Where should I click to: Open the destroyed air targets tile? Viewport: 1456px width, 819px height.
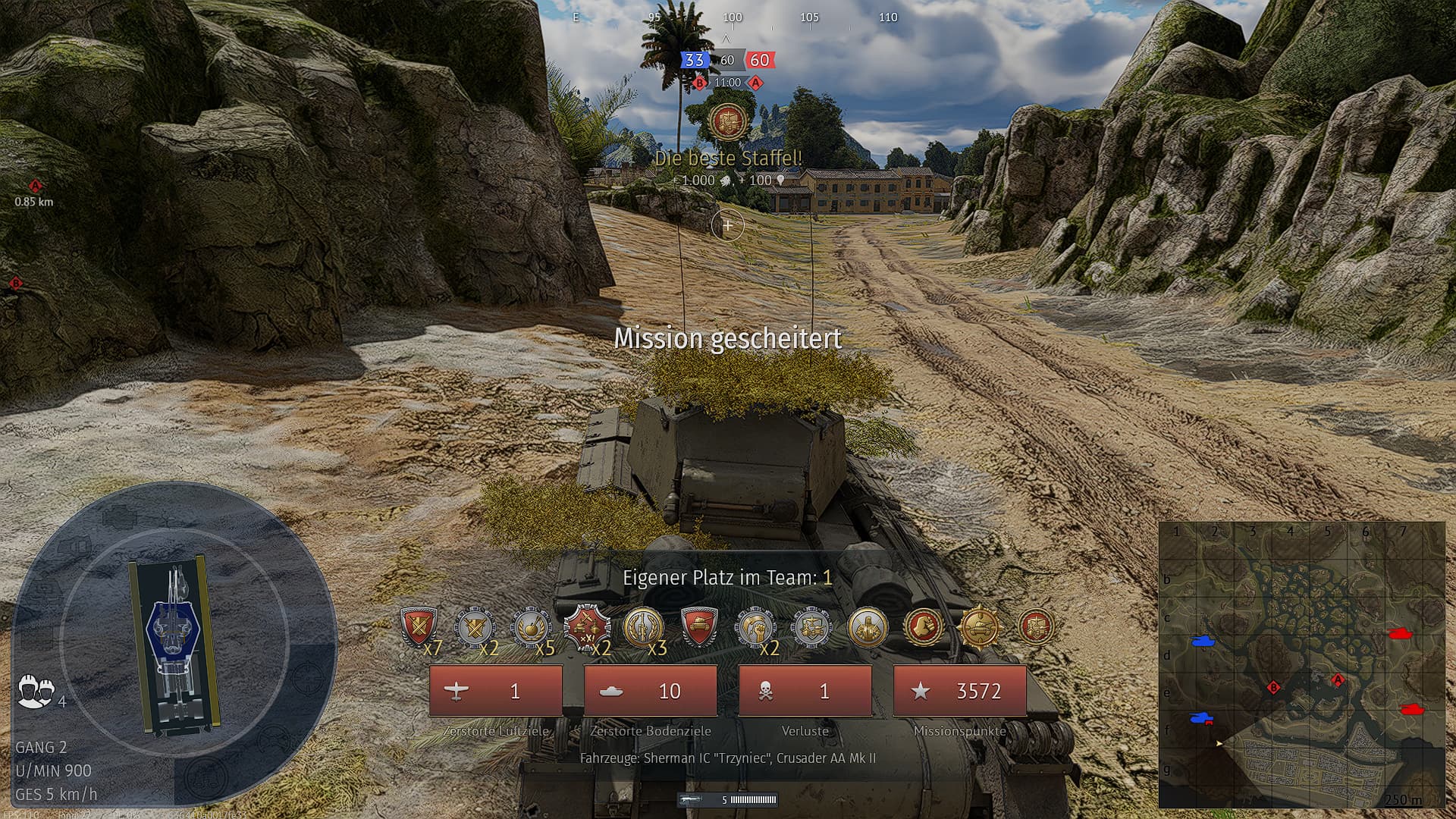496,691
